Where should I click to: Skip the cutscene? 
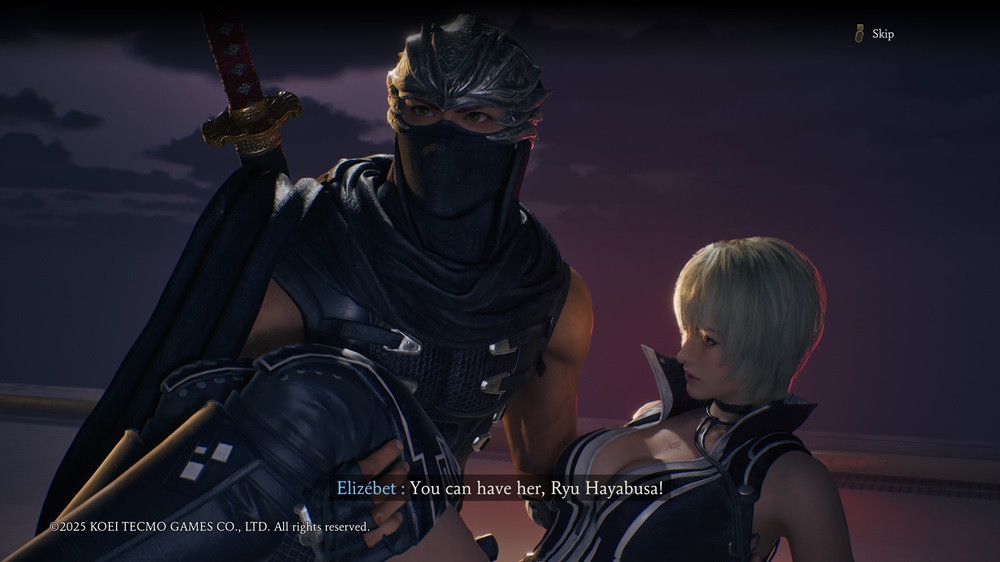(x=874, y=34)
